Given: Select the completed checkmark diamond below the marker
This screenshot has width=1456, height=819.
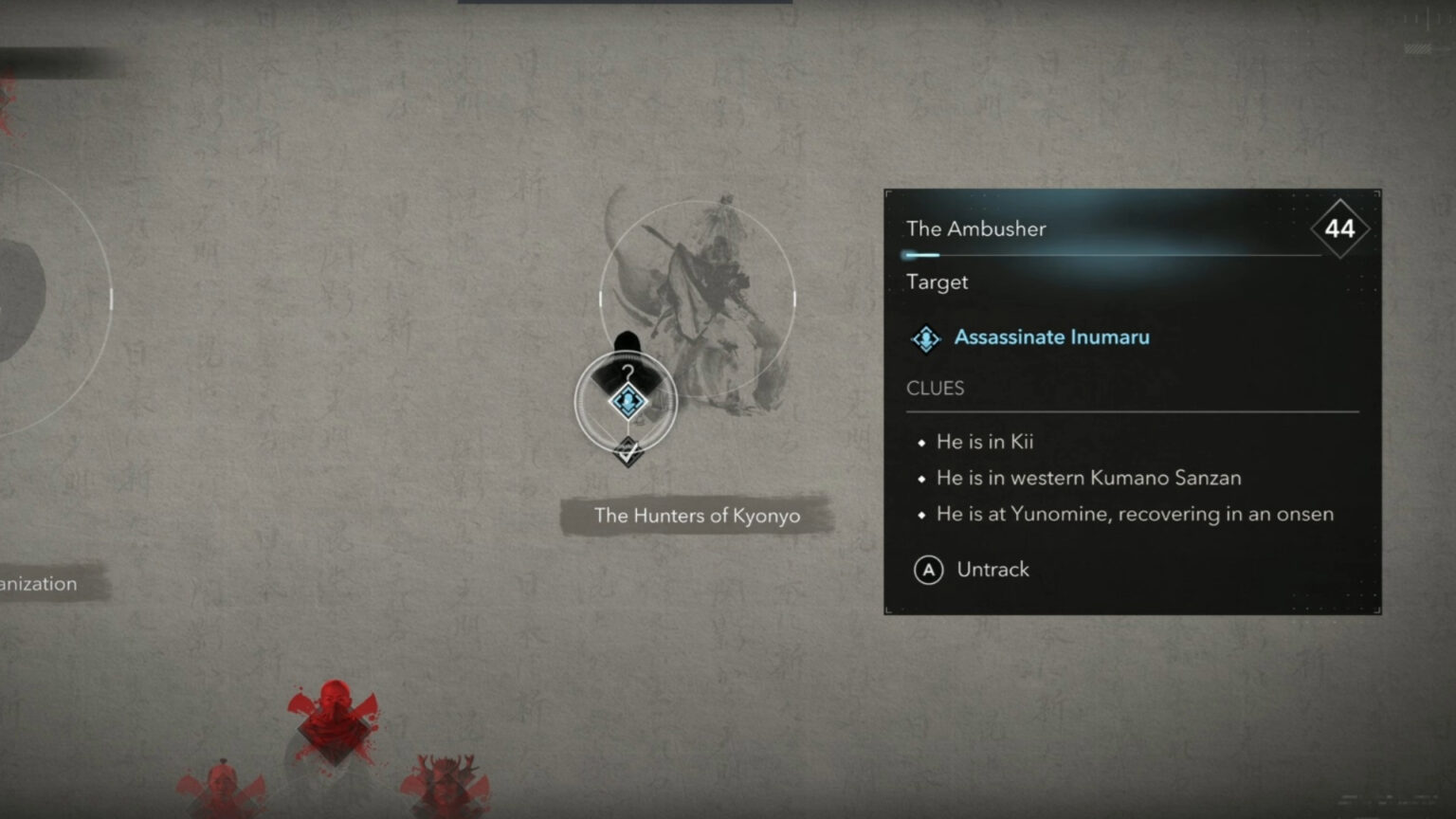Looking at the screenshot, I should 628,452.
